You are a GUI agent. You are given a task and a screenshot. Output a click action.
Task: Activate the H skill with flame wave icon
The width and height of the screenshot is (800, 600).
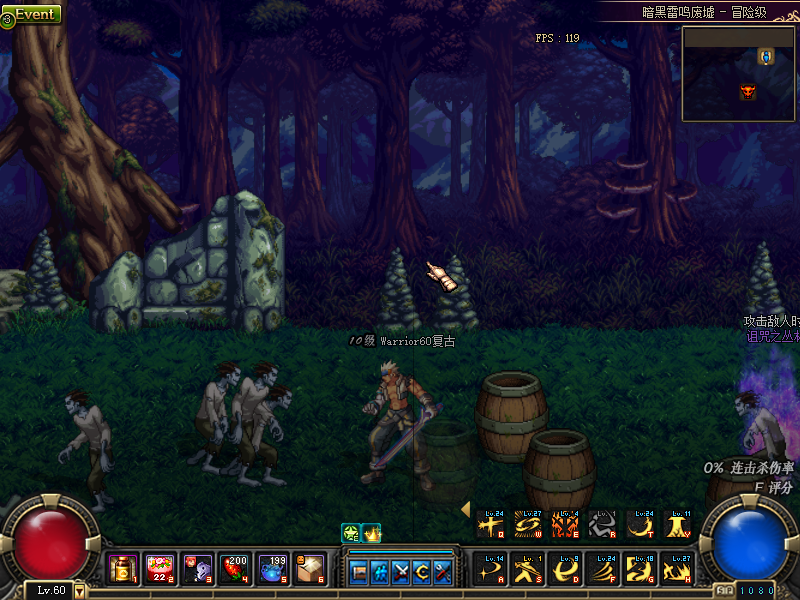coord(675,569)
